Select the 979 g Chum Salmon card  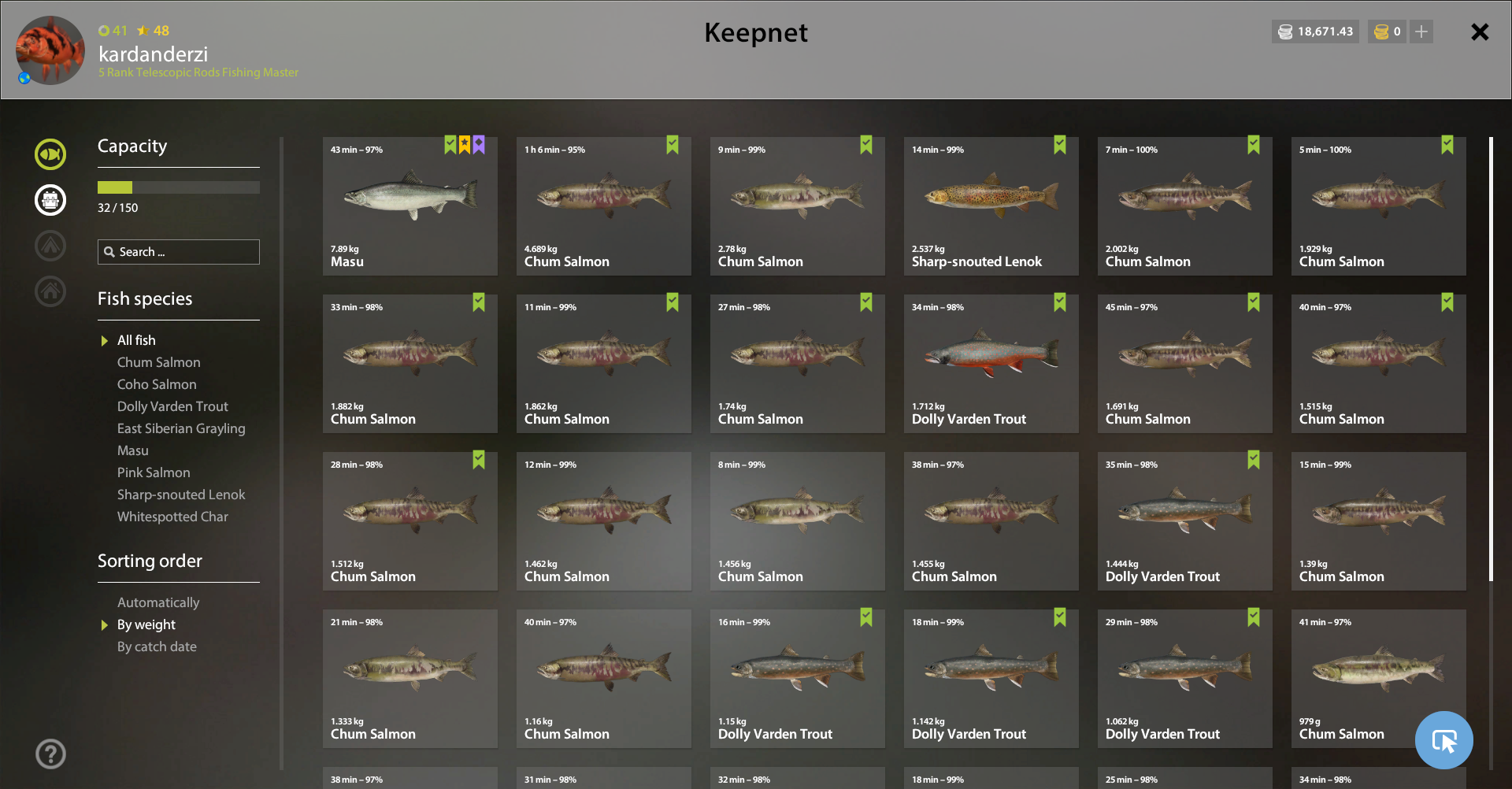[x=1378, y=679]
